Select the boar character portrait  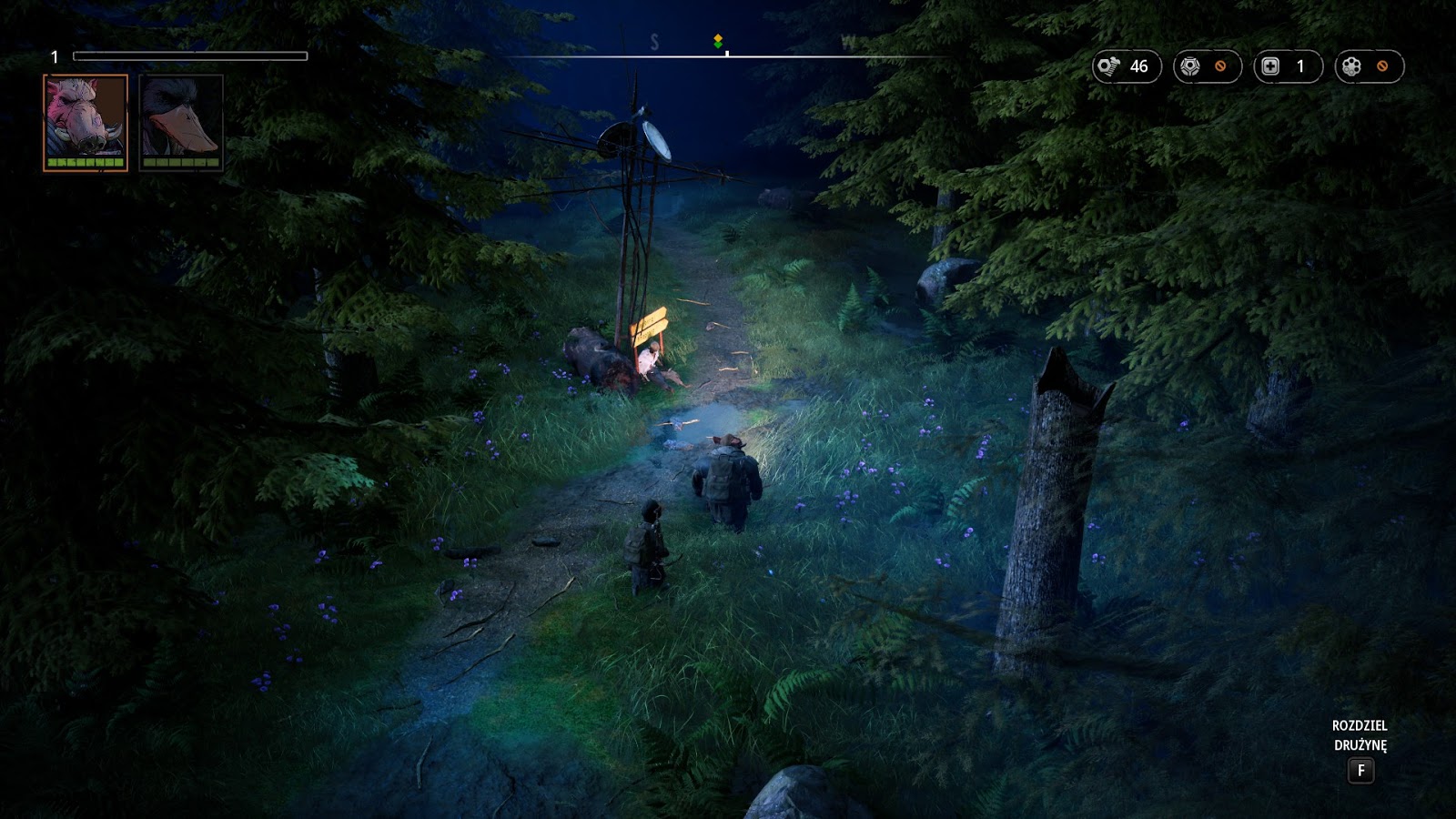(86, 122)
